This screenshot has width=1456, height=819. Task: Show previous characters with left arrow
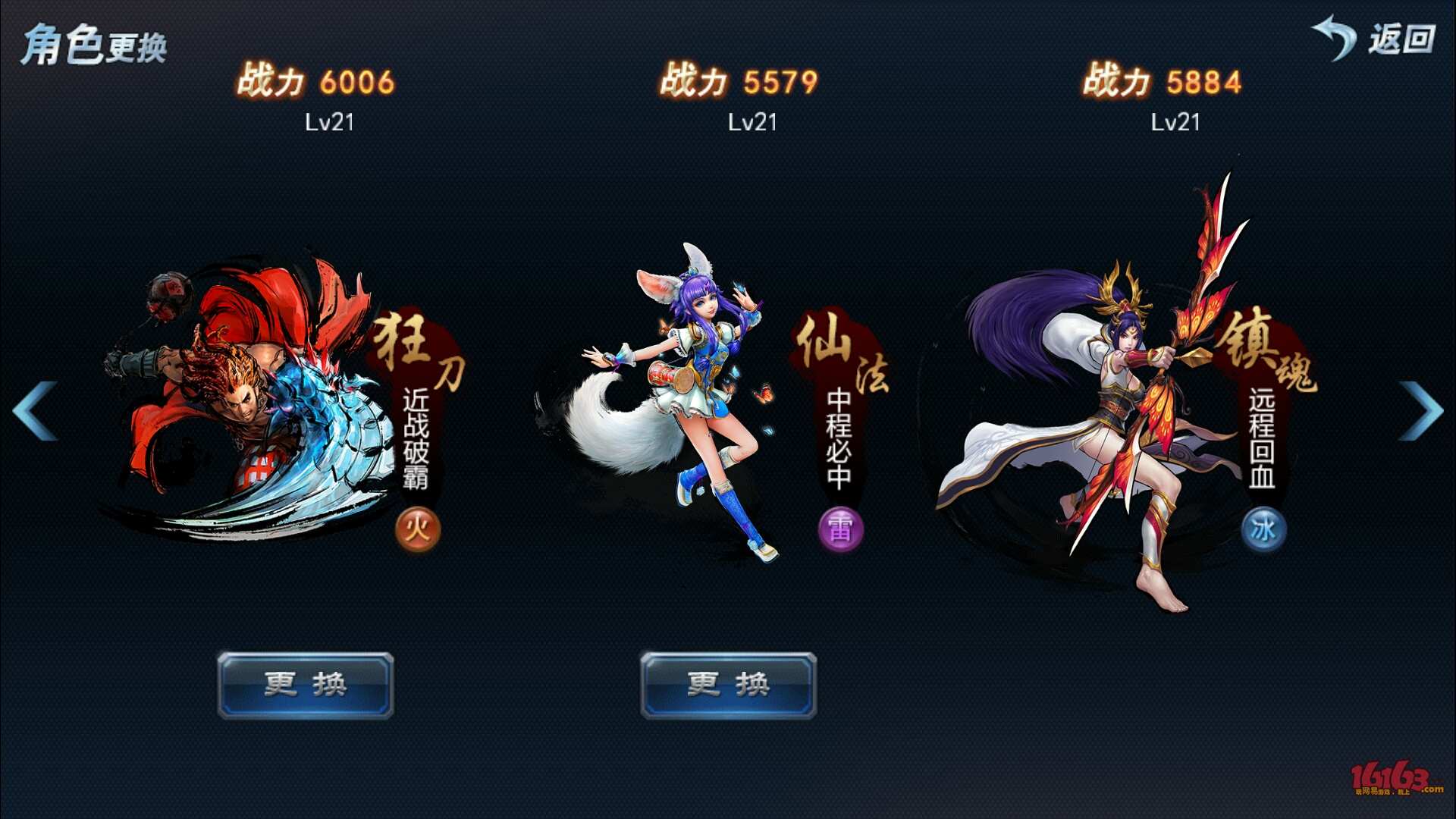pos(35,411)
